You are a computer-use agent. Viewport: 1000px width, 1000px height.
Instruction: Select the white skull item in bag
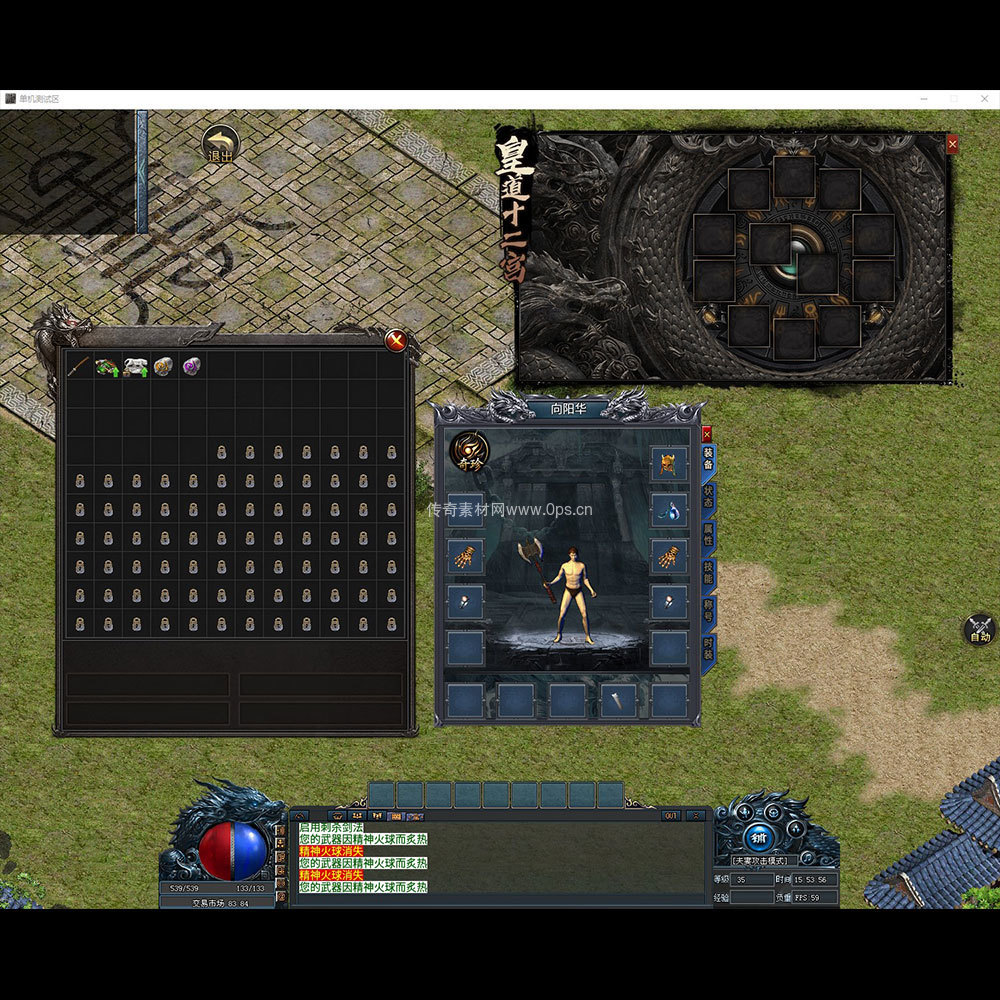coord(135,366)
